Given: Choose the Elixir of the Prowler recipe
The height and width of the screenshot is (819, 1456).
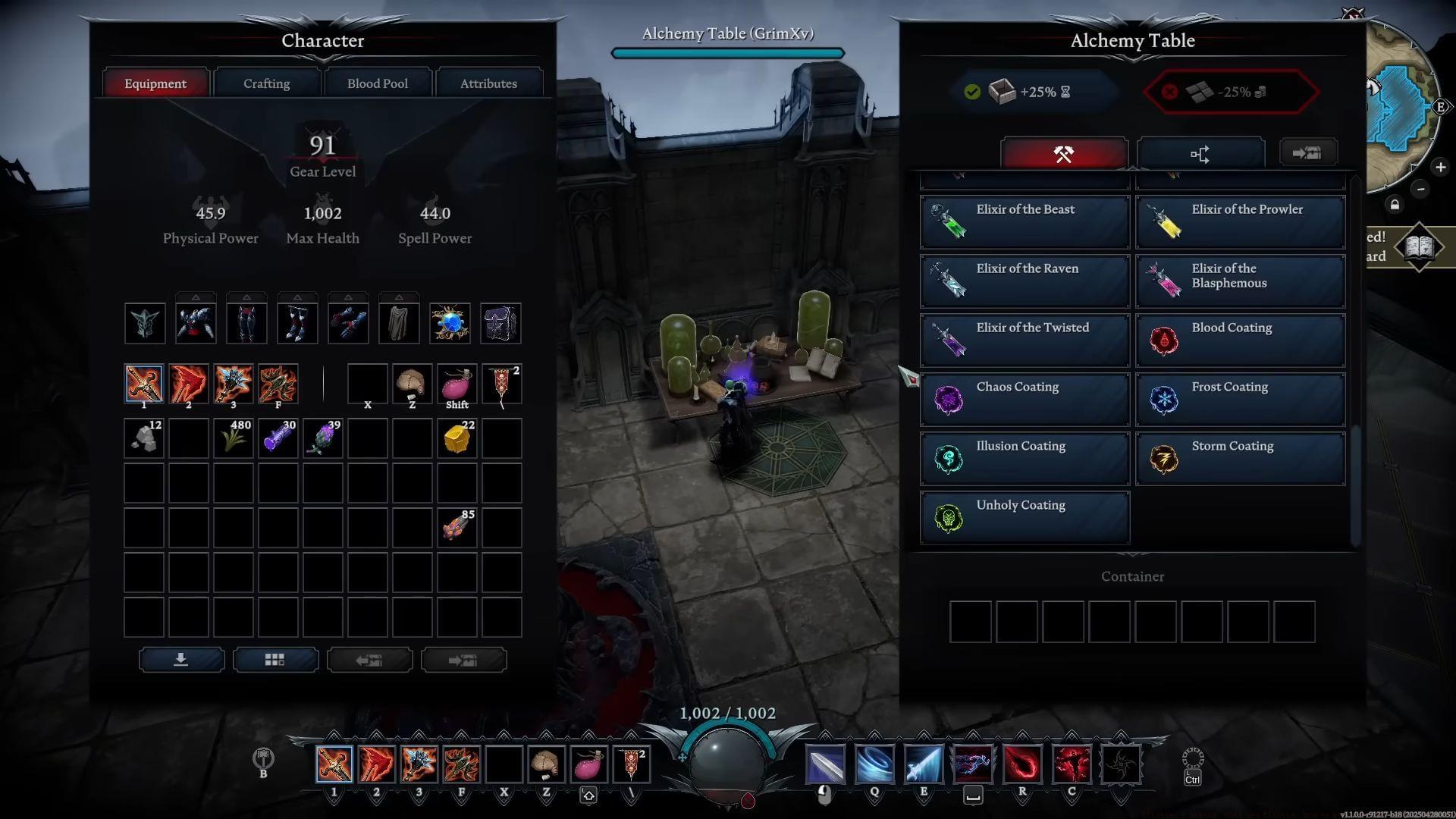Looking at the screenshot, I should point(1240,221).
